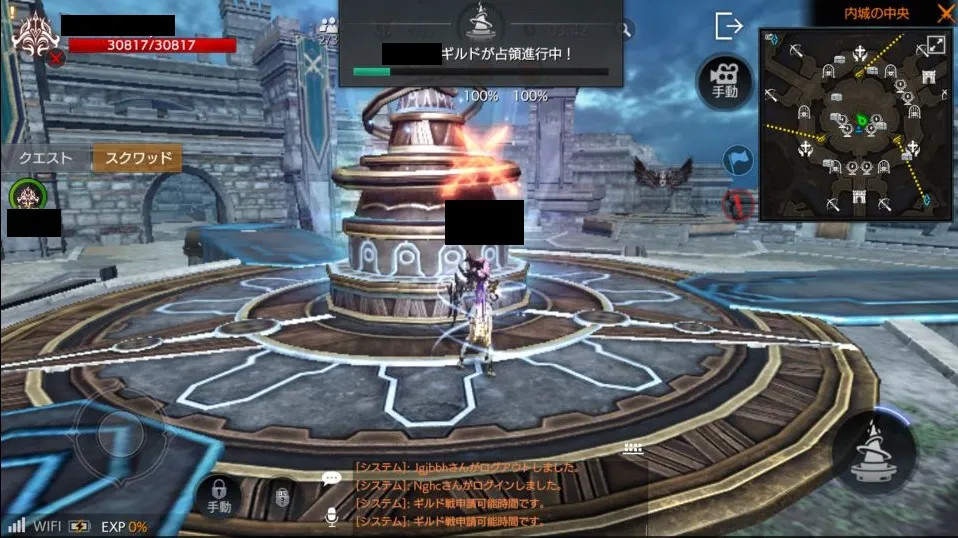958x538 pixels.
Task: Click the exit arrow icon
Action: pyautogui.click(x=729, y=27)
